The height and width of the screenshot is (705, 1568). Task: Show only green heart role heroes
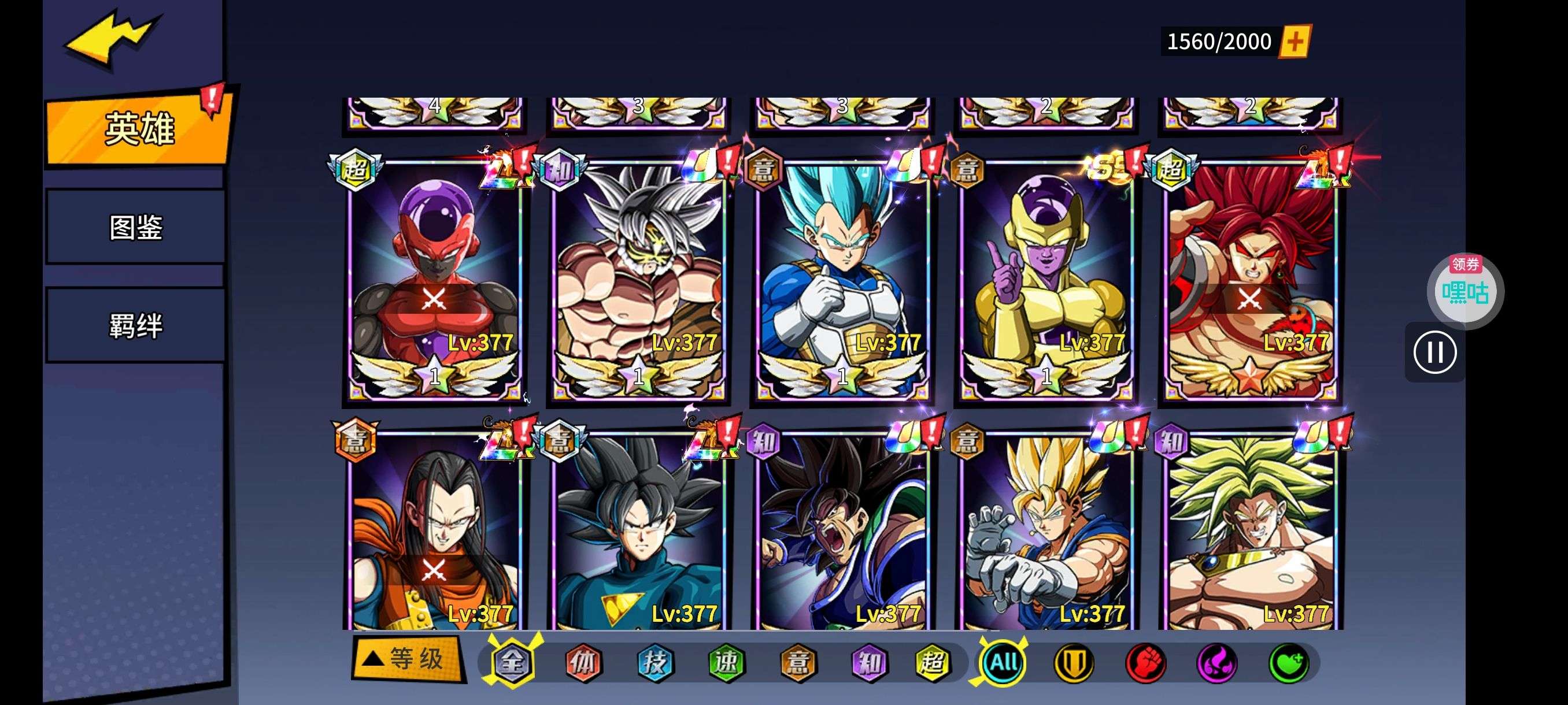tap(1289, 662)
